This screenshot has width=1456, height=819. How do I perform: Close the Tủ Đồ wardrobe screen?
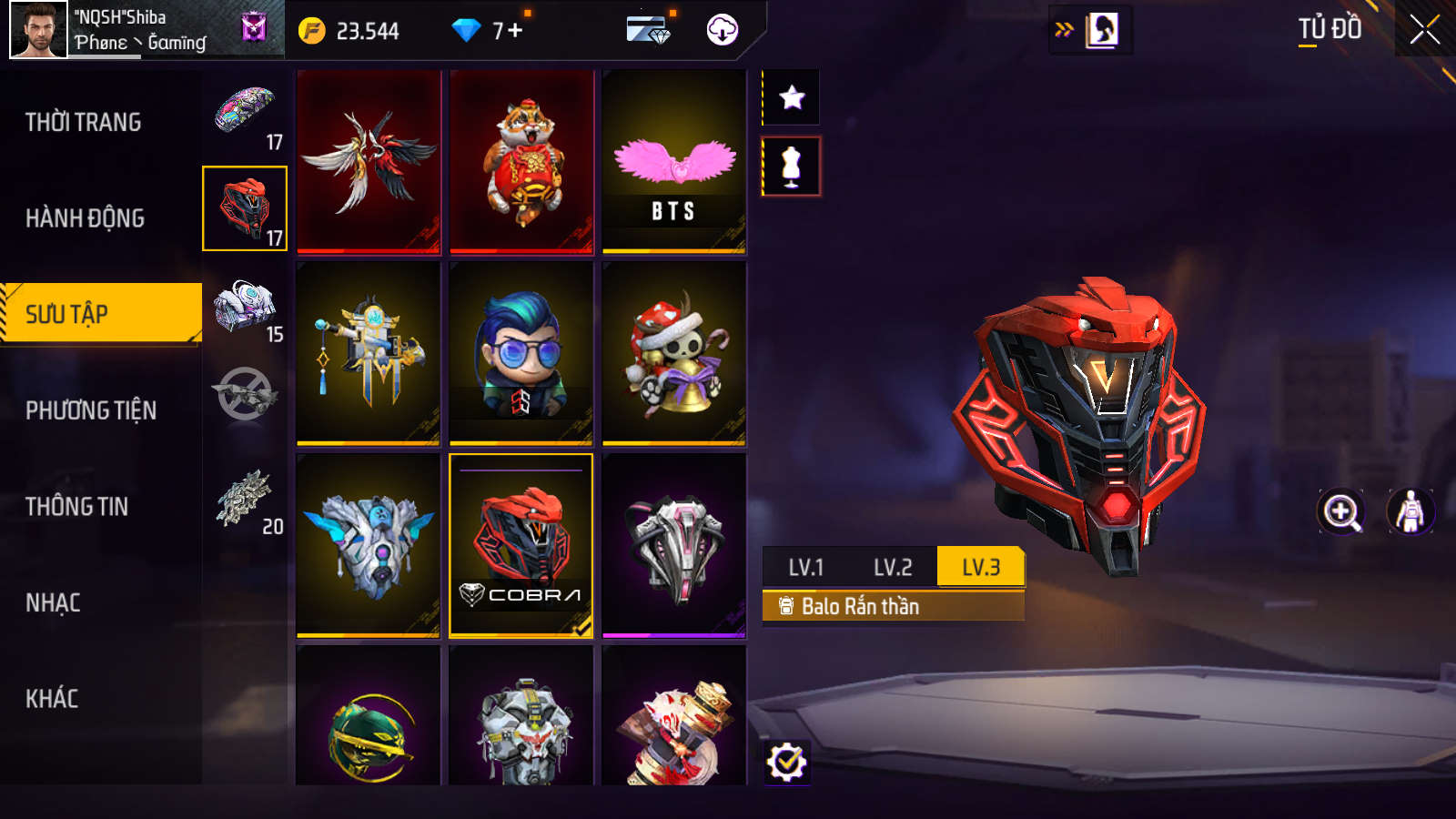point(1424,29)
